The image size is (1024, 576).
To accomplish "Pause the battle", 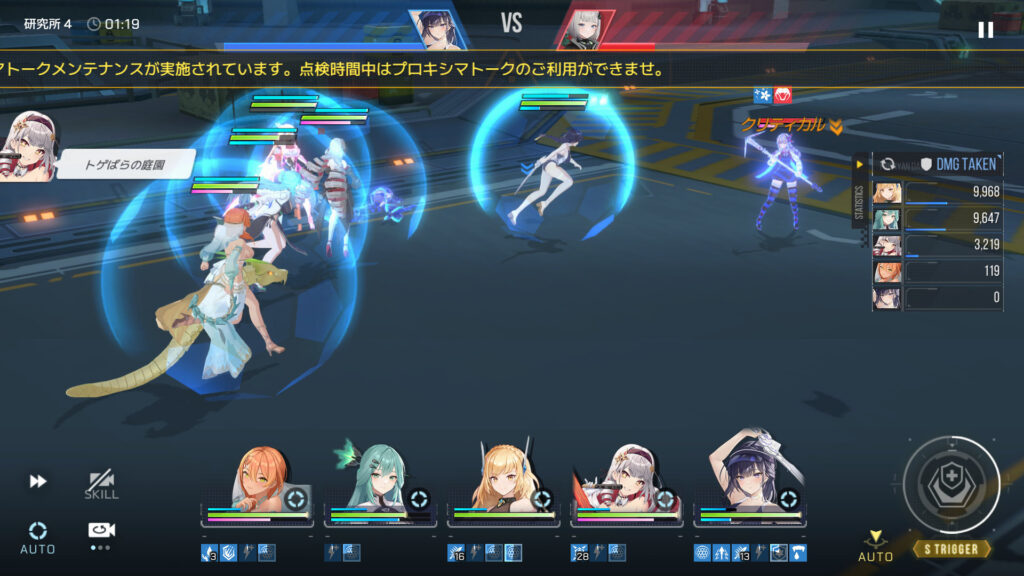I will point(985,29).
